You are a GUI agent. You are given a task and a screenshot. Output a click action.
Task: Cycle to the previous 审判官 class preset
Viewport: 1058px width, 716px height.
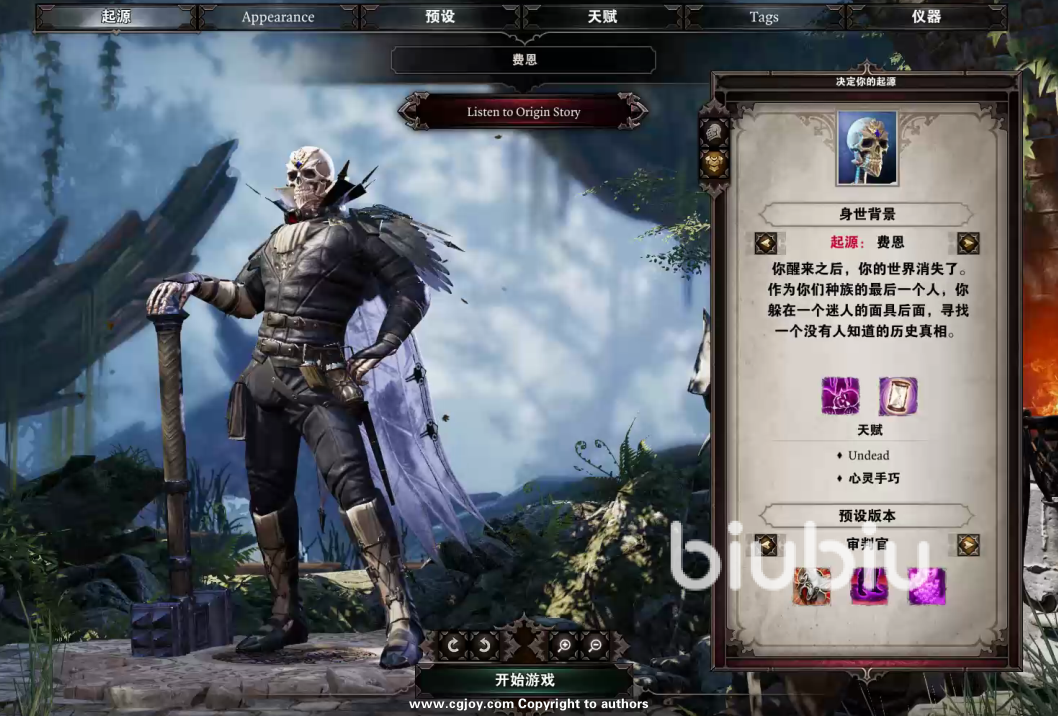[767, 545]
